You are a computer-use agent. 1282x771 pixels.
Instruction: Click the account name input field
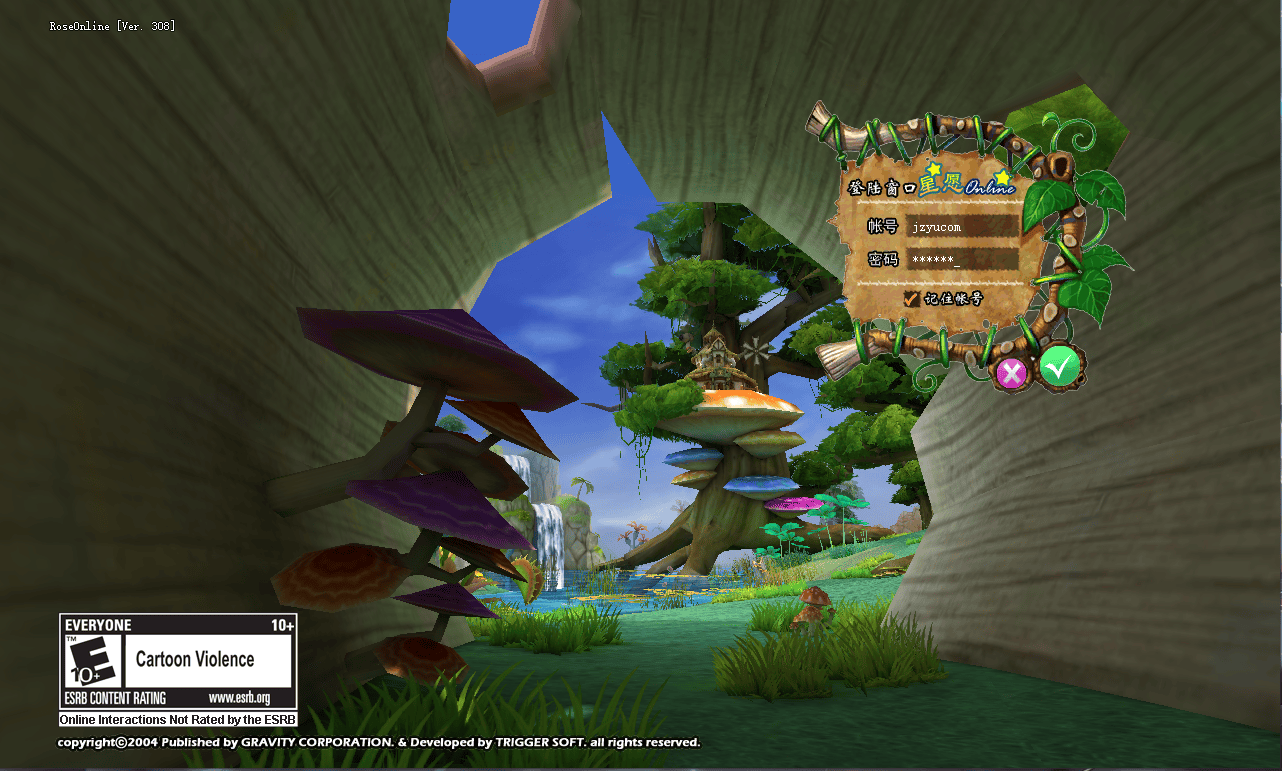961,227
